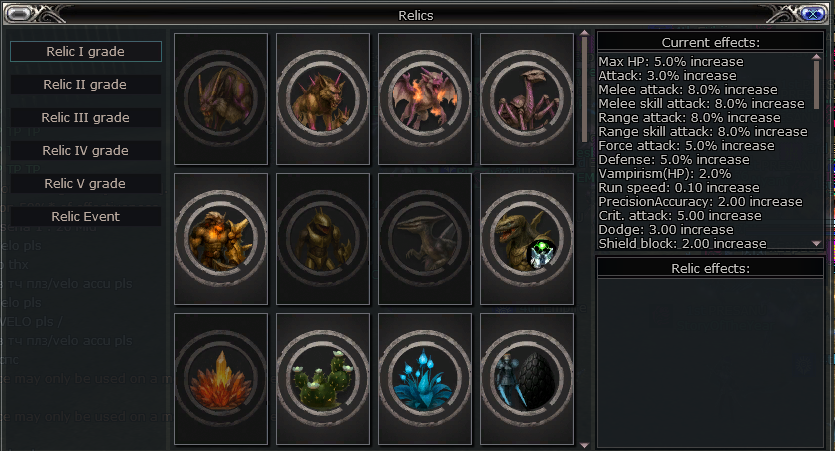
Task: Switch to Relic II grade
Action: (85, 85)
